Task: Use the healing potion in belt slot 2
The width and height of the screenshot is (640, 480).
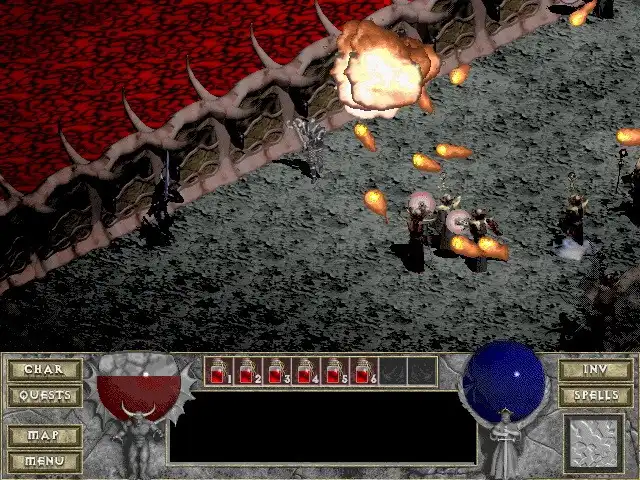Action: coord(247,371)
